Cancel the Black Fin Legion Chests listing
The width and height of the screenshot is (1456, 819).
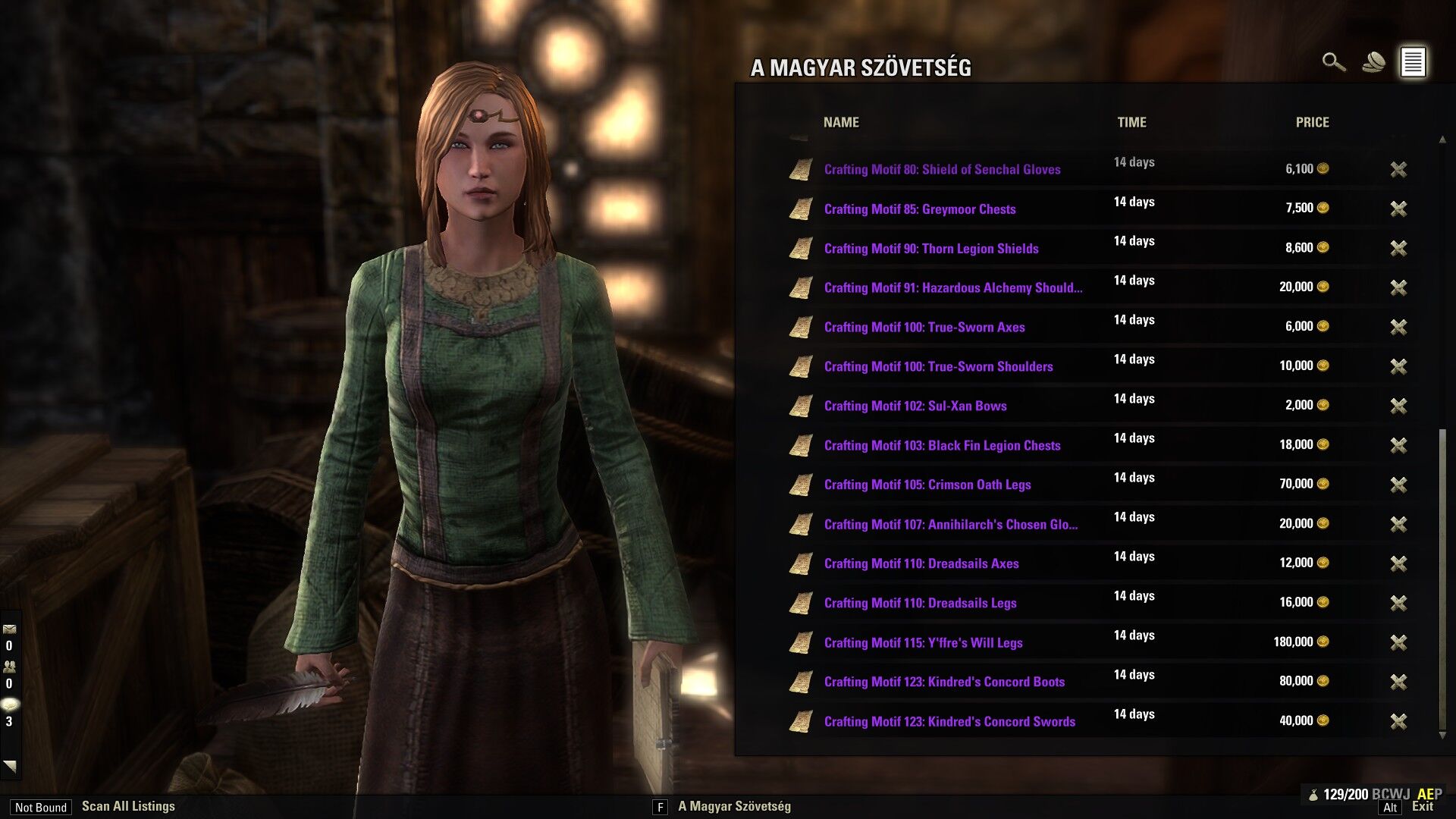(1398, 445)
